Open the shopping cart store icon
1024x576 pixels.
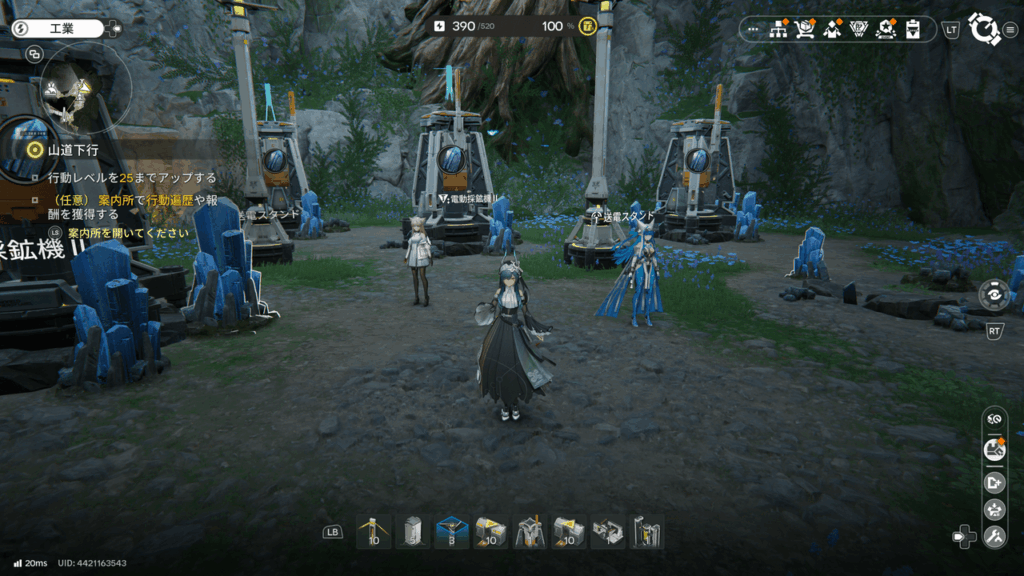pos(804,29)
